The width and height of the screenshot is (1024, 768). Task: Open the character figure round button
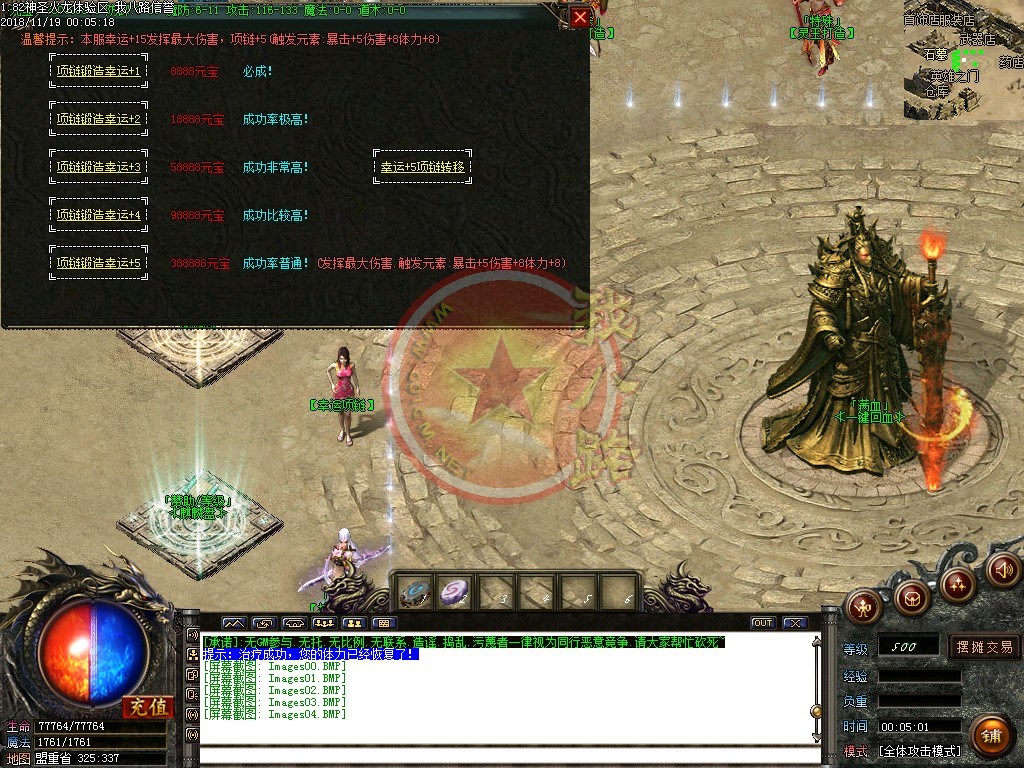point(863,605)
